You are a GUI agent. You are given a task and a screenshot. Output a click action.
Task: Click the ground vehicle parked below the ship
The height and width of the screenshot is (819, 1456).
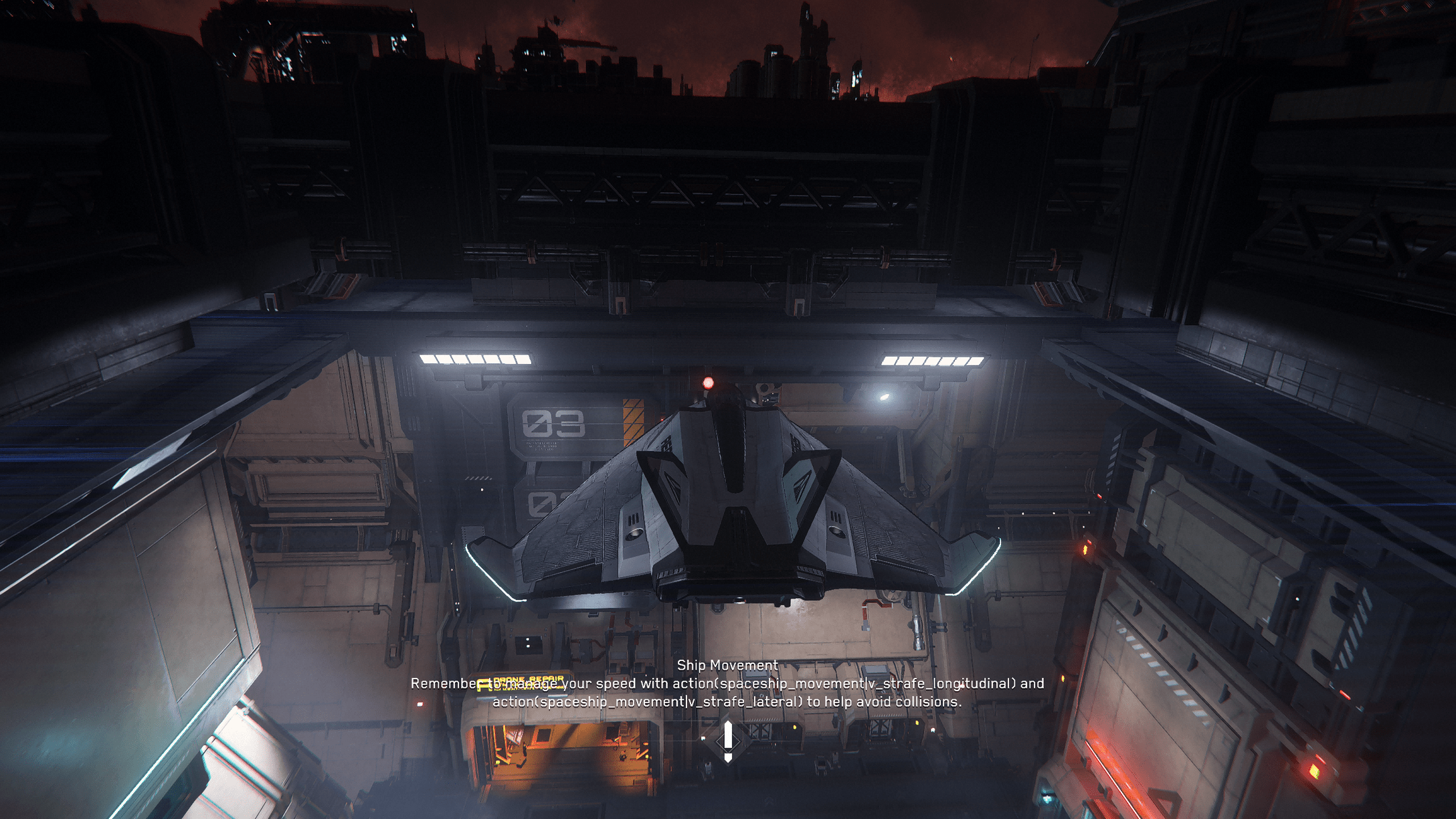click(709, 768)
